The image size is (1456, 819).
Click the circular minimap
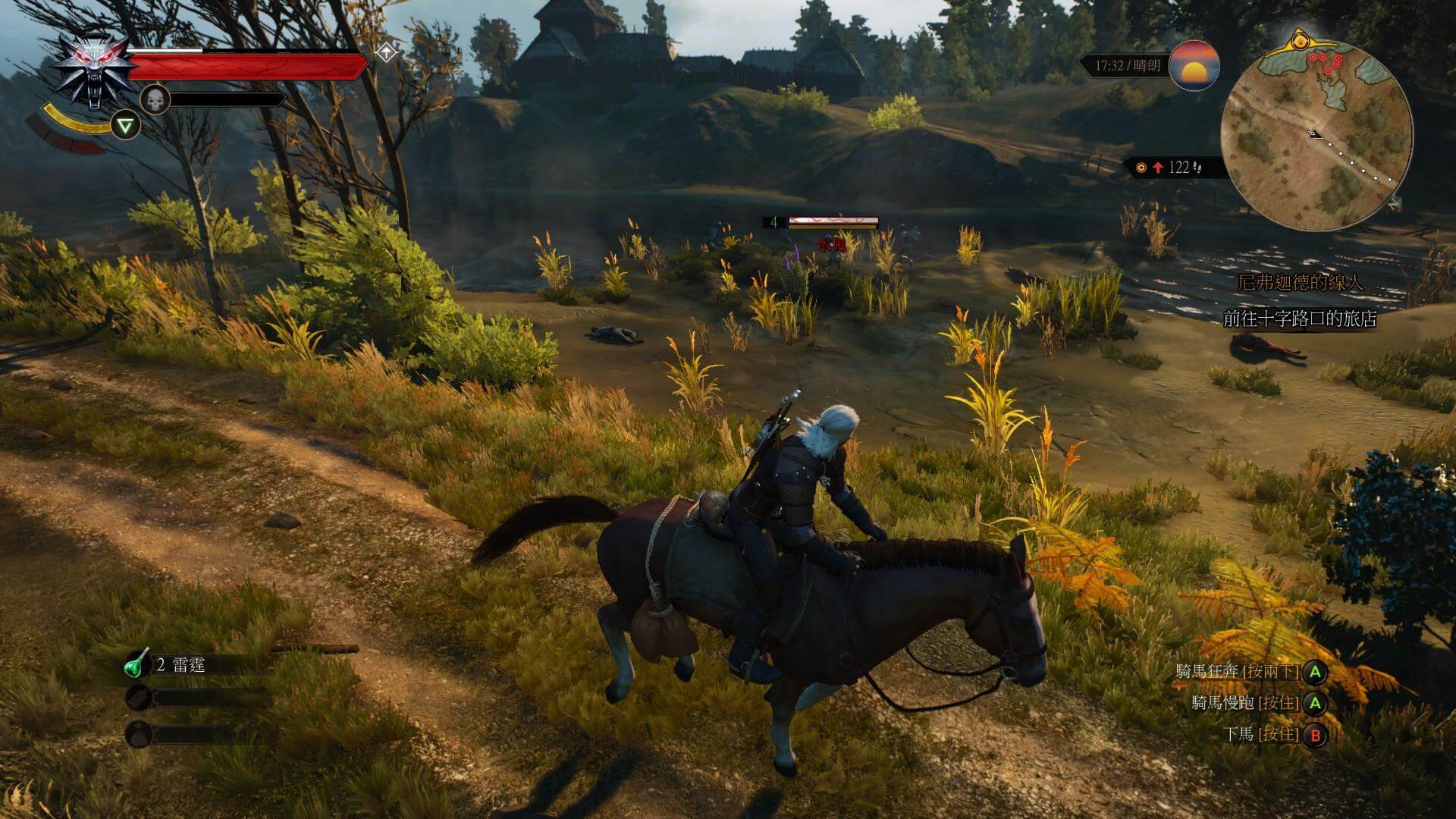[1317, 135]
